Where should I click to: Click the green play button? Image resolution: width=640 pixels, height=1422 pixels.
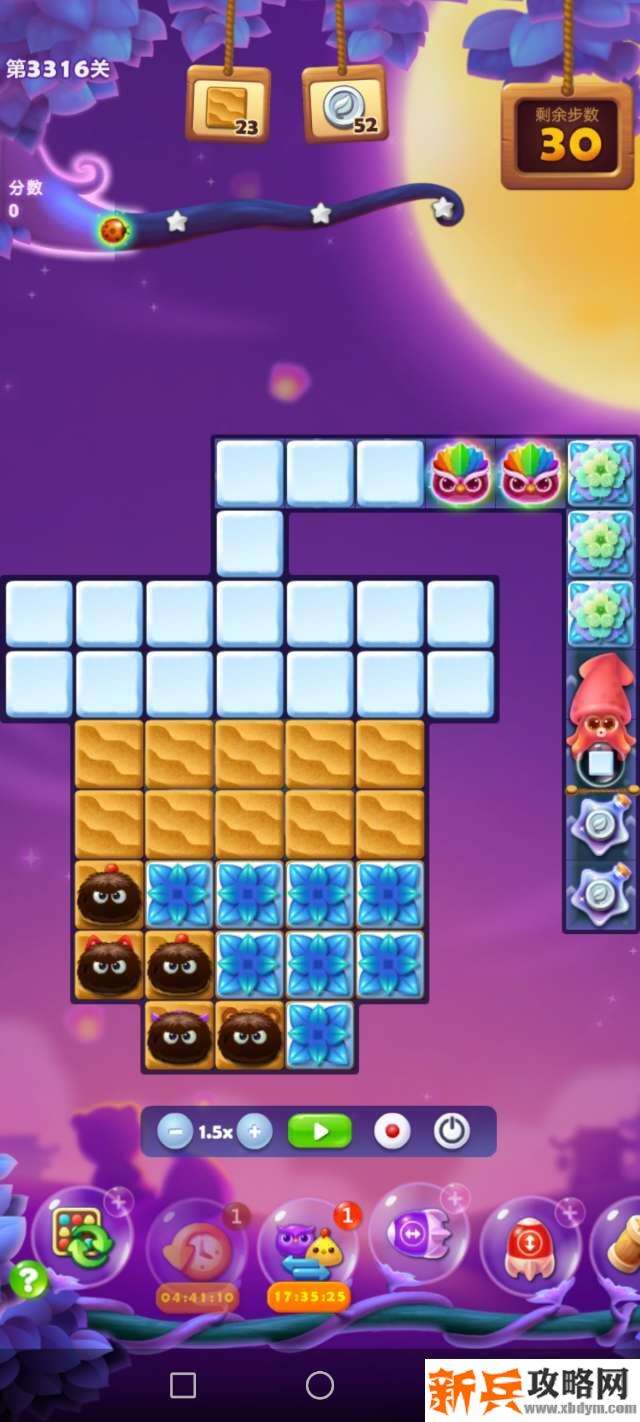pos(320,1132)
